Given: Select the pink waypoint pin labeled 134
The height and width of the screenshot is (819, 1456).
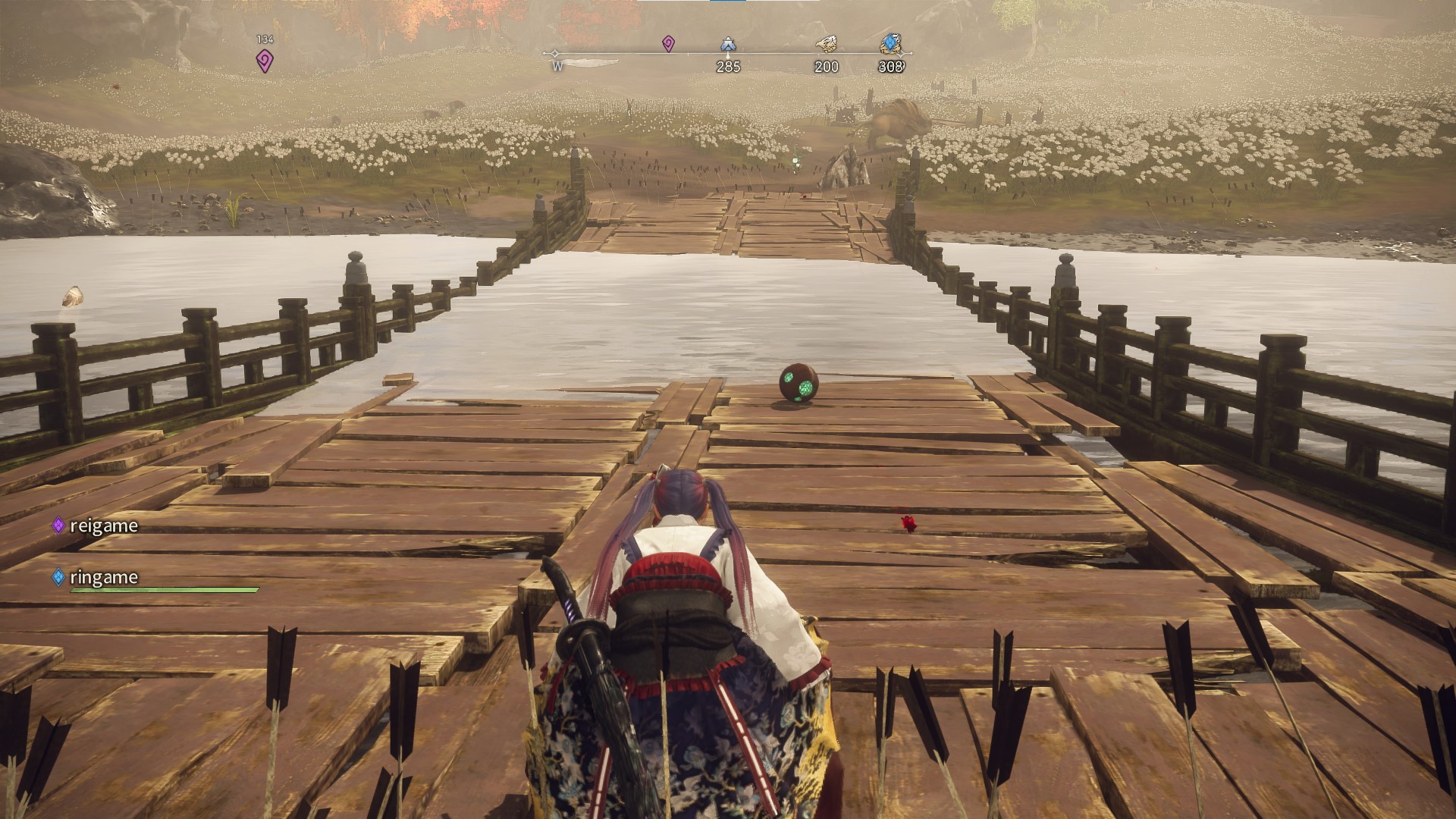Looking at the screenshot, I should (x=265, y=61).
